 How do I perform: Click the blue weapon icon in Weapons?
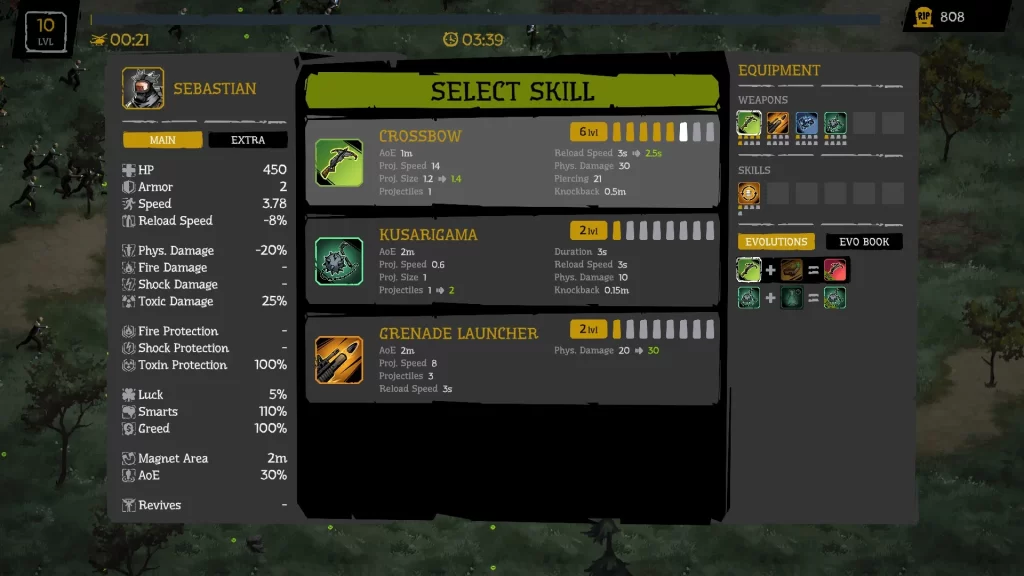pos(807,123)
